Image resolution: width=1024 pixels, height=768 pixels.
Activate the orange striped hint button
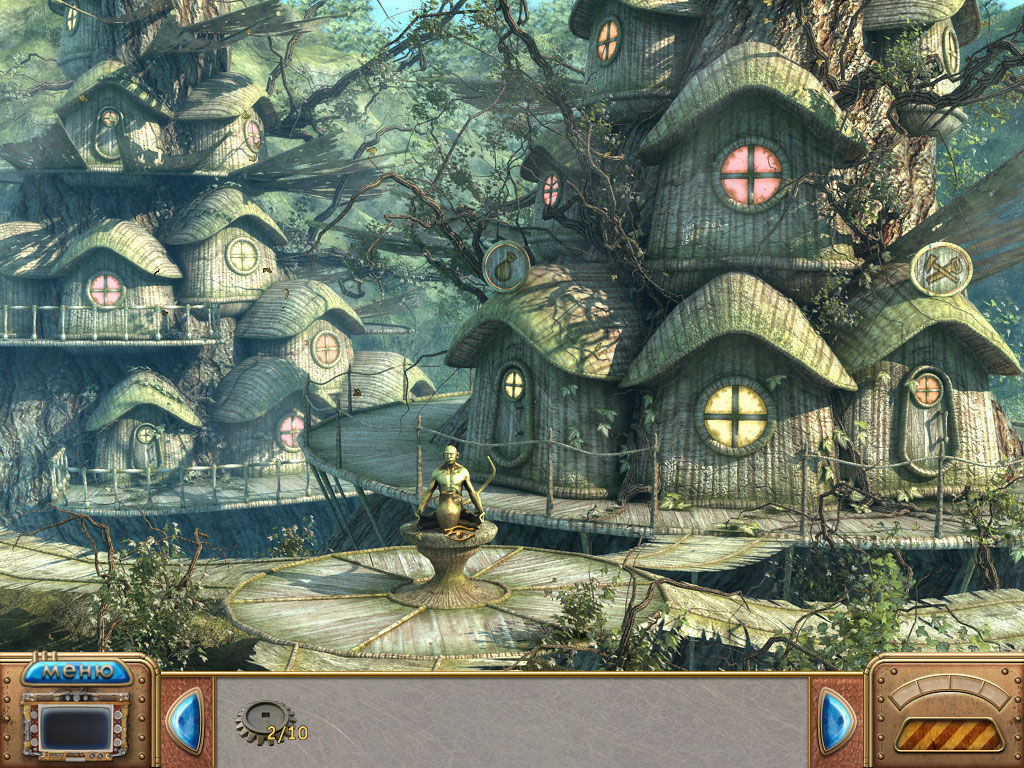949,734
